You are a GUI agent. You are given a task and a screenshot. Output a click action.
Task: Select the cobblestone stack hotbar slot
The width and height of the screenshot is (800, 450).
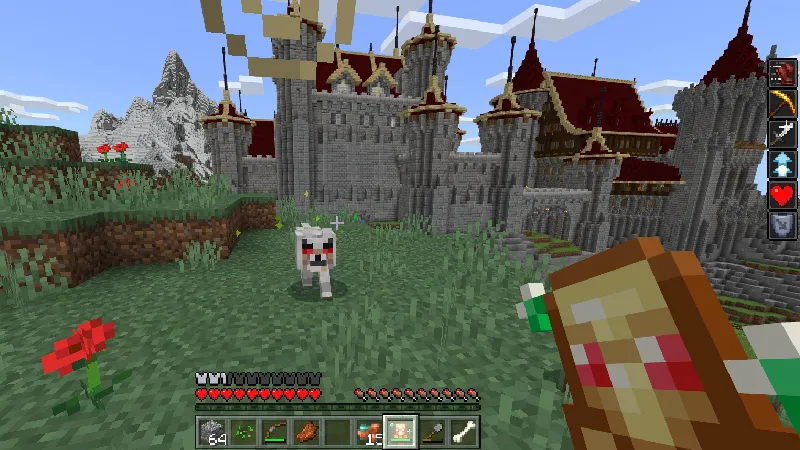tap(212, 432)
